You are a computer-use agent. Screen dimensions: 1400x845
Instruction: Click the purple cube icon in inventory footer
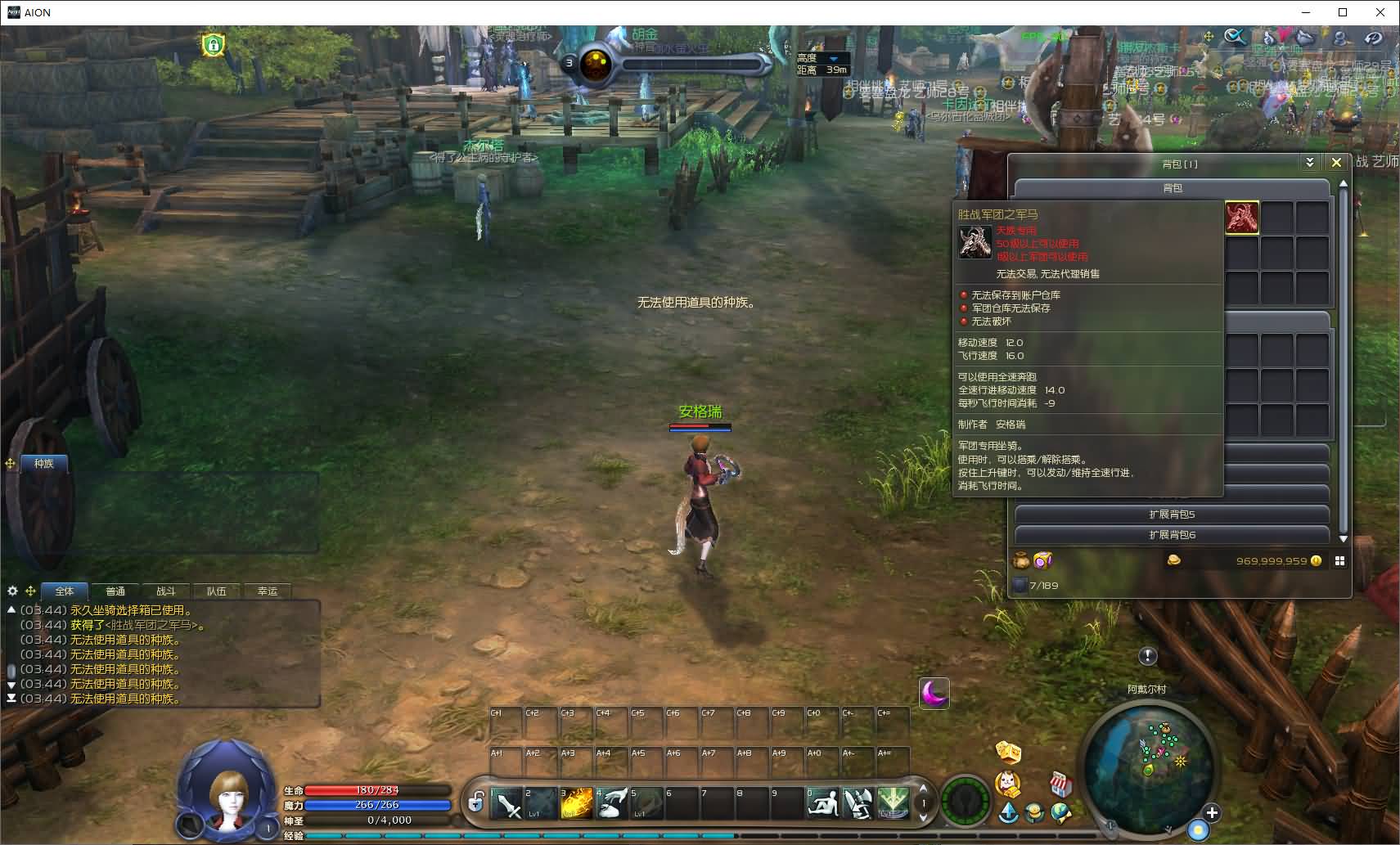(x=1042, y=560)
